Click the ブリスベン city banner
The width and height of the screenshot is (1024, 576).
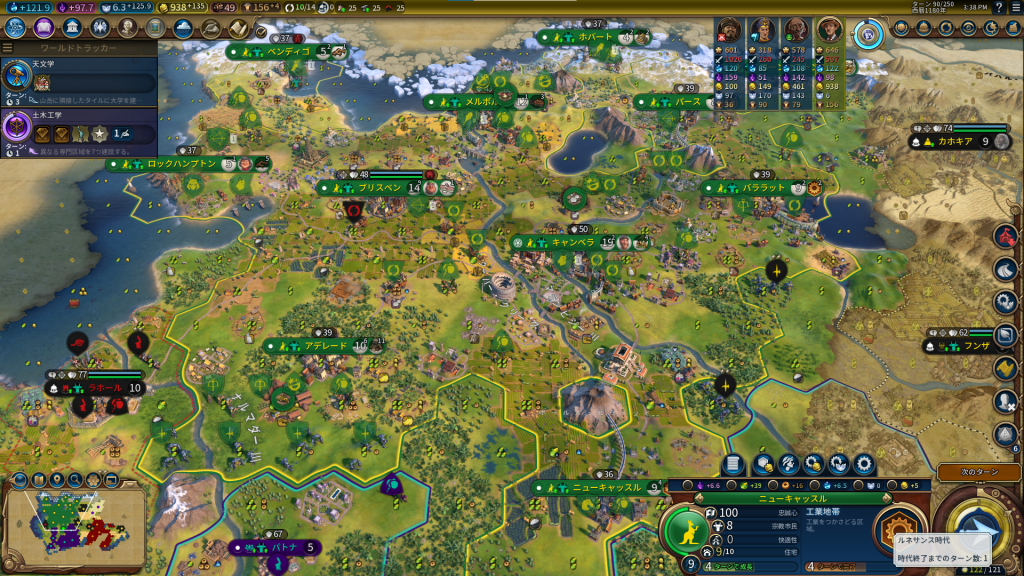pos(379,187)
